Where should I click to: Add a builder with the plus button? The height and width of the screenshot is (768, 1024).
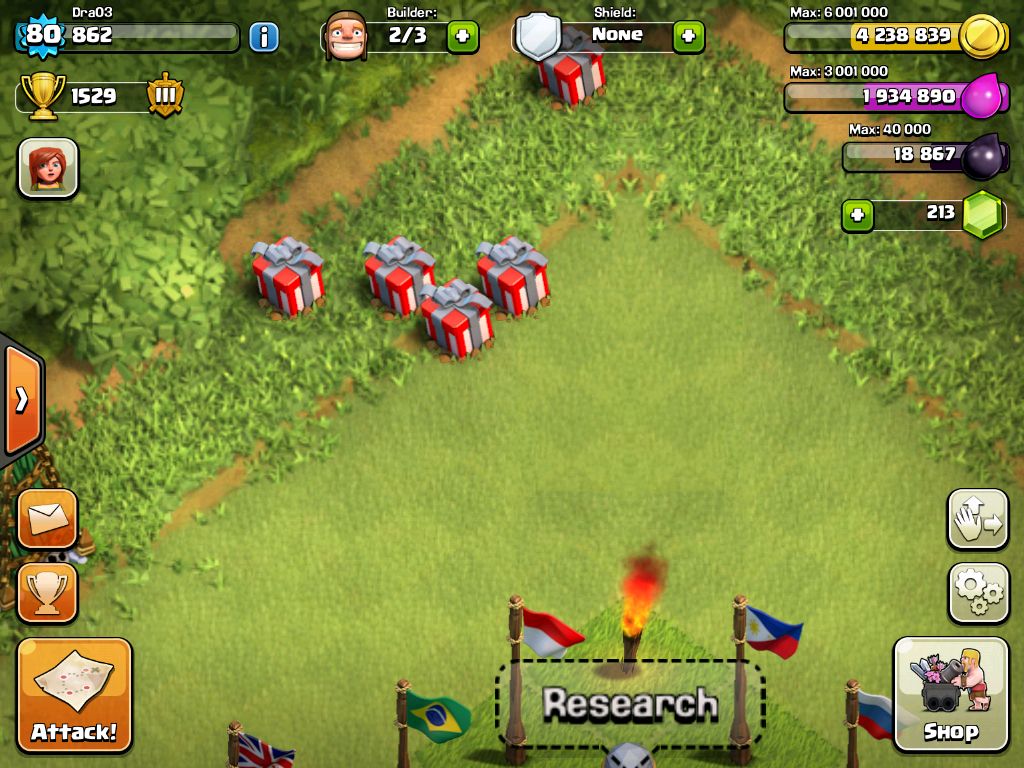click(x=462, y=37)
